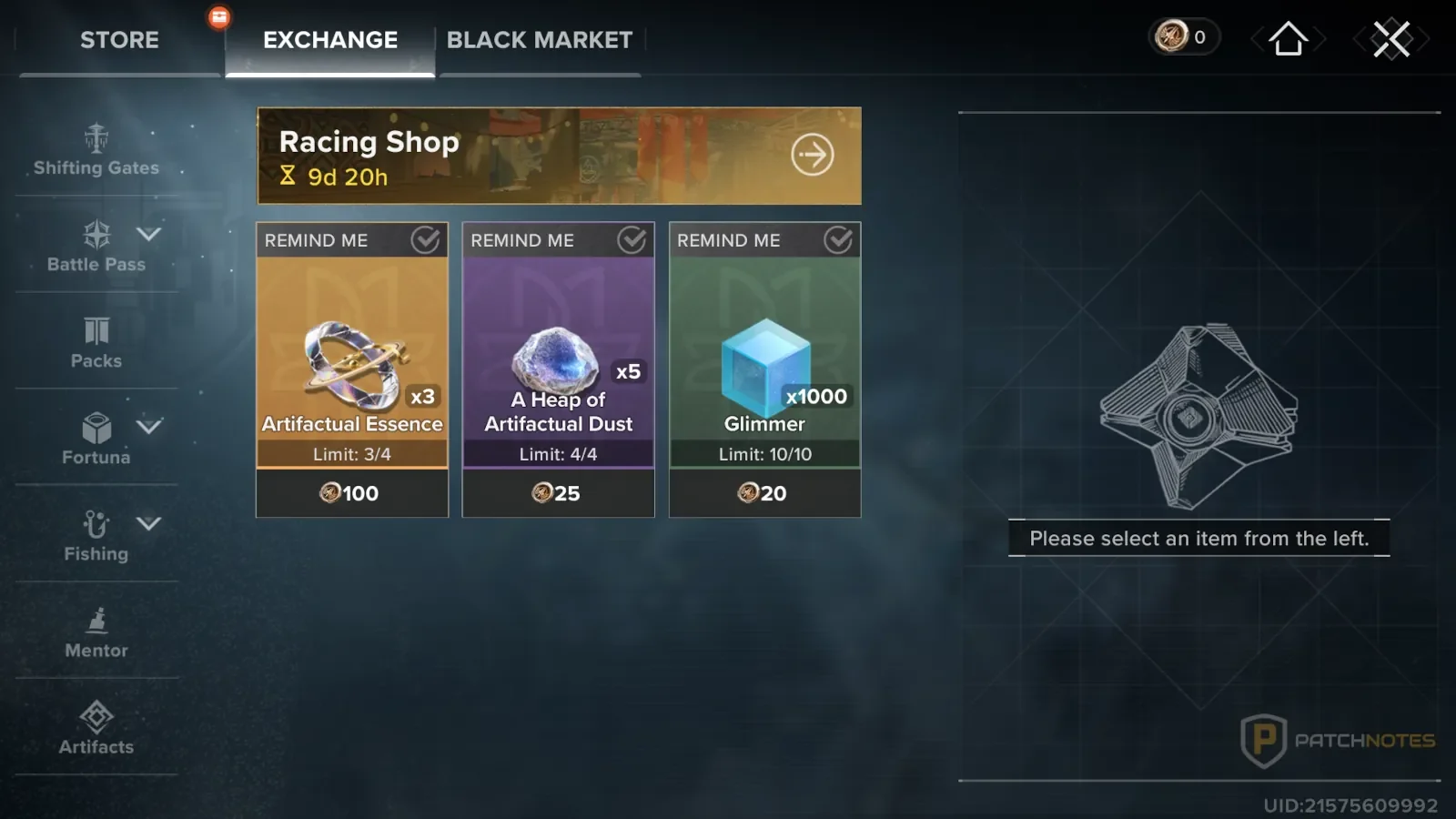Open the Mentor category
The height and width of the screenshot is (819, 1456).
[x=96, y=632]
